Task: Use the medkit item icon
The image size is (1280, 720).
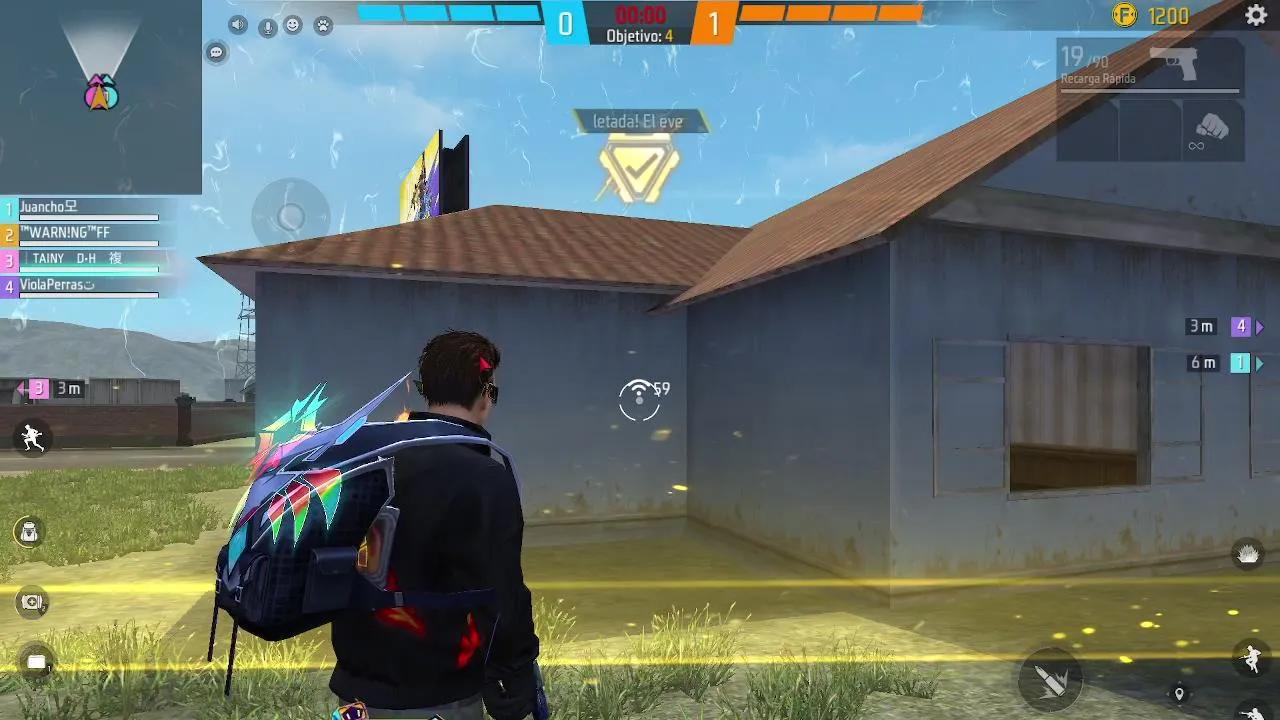Action: 29,599
